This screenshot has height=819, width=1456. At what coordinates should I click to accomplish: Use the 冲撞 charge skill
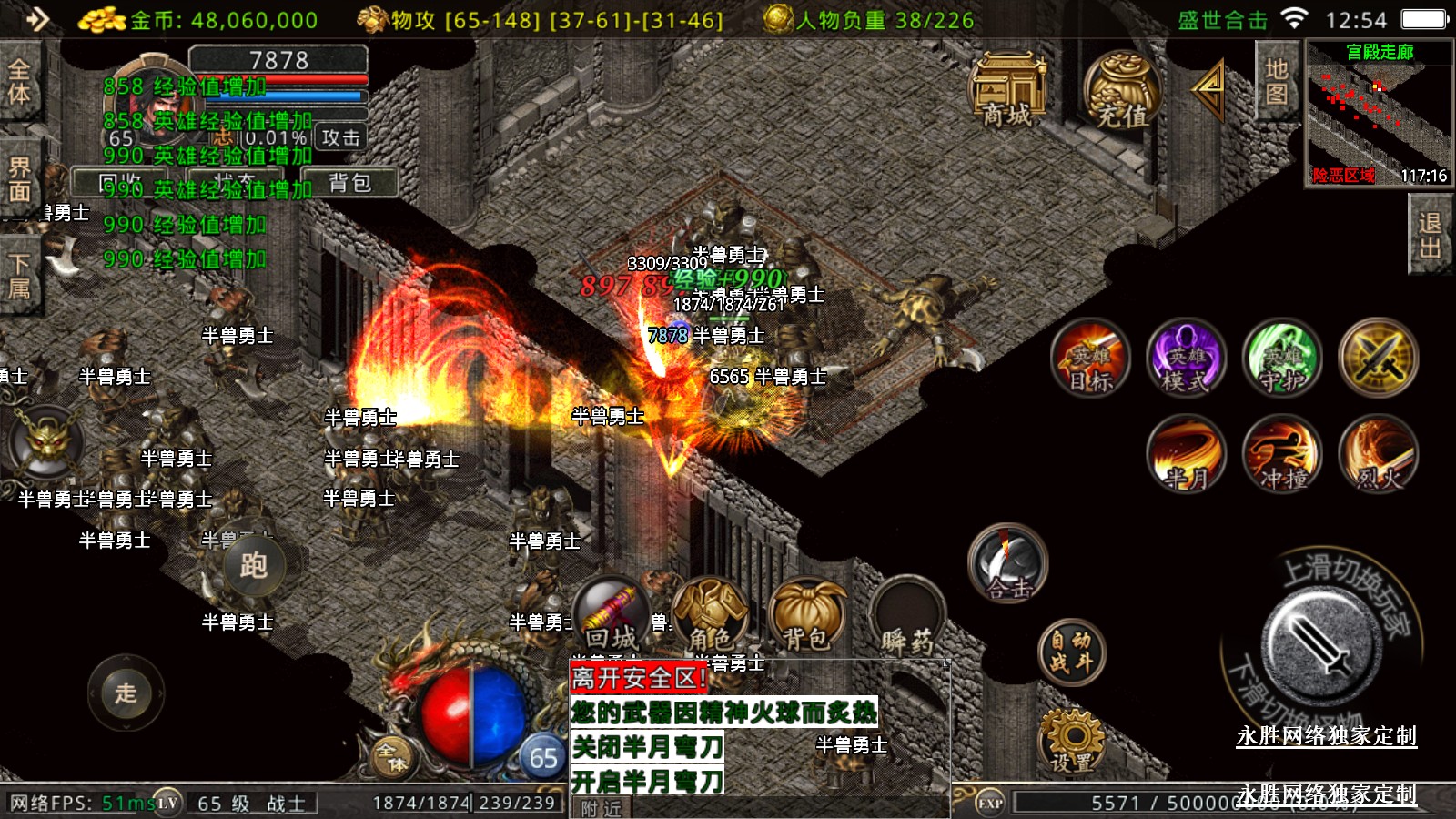(1282, 453)
